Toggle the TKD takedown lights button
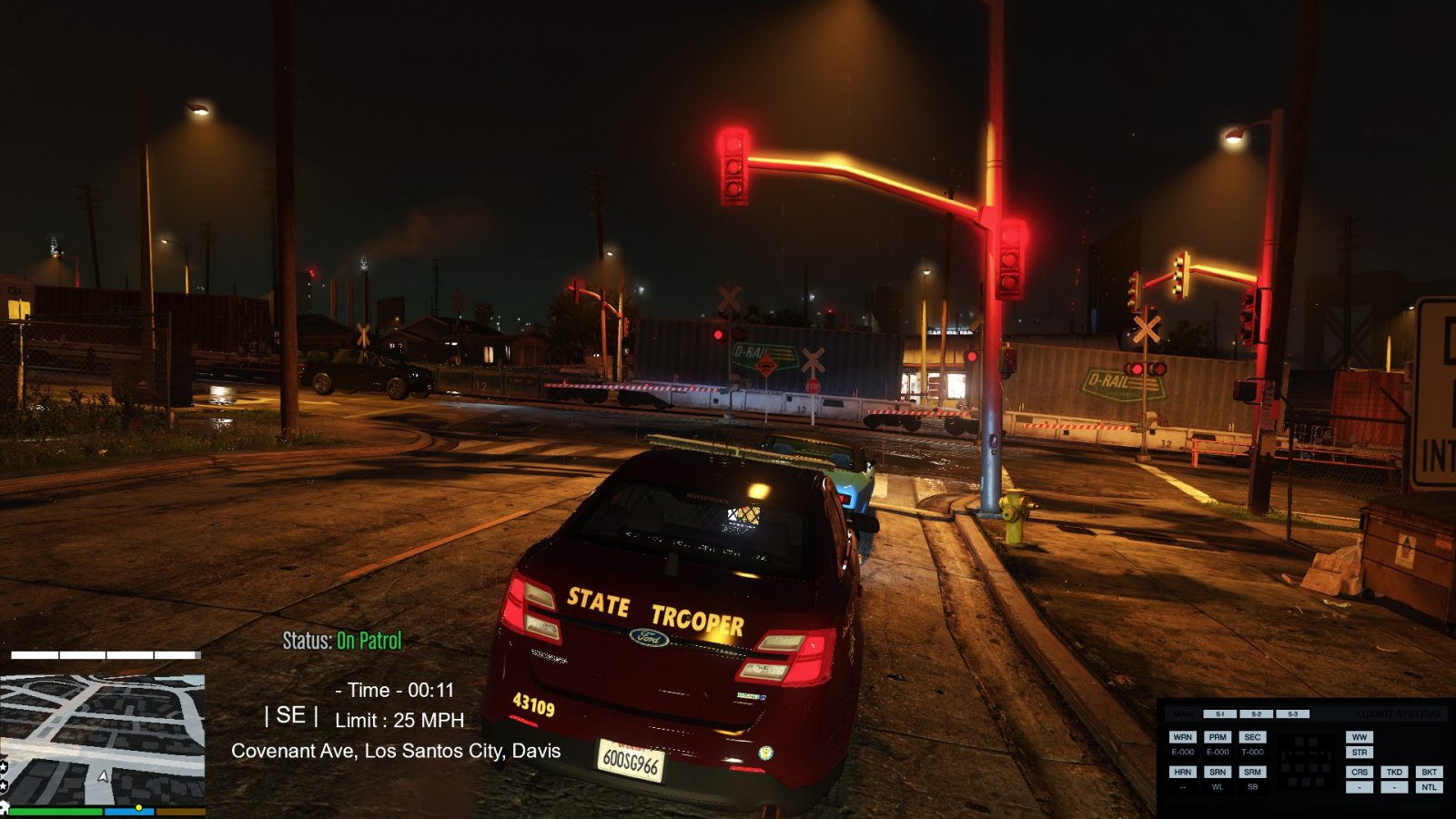 coord(1394,772)
